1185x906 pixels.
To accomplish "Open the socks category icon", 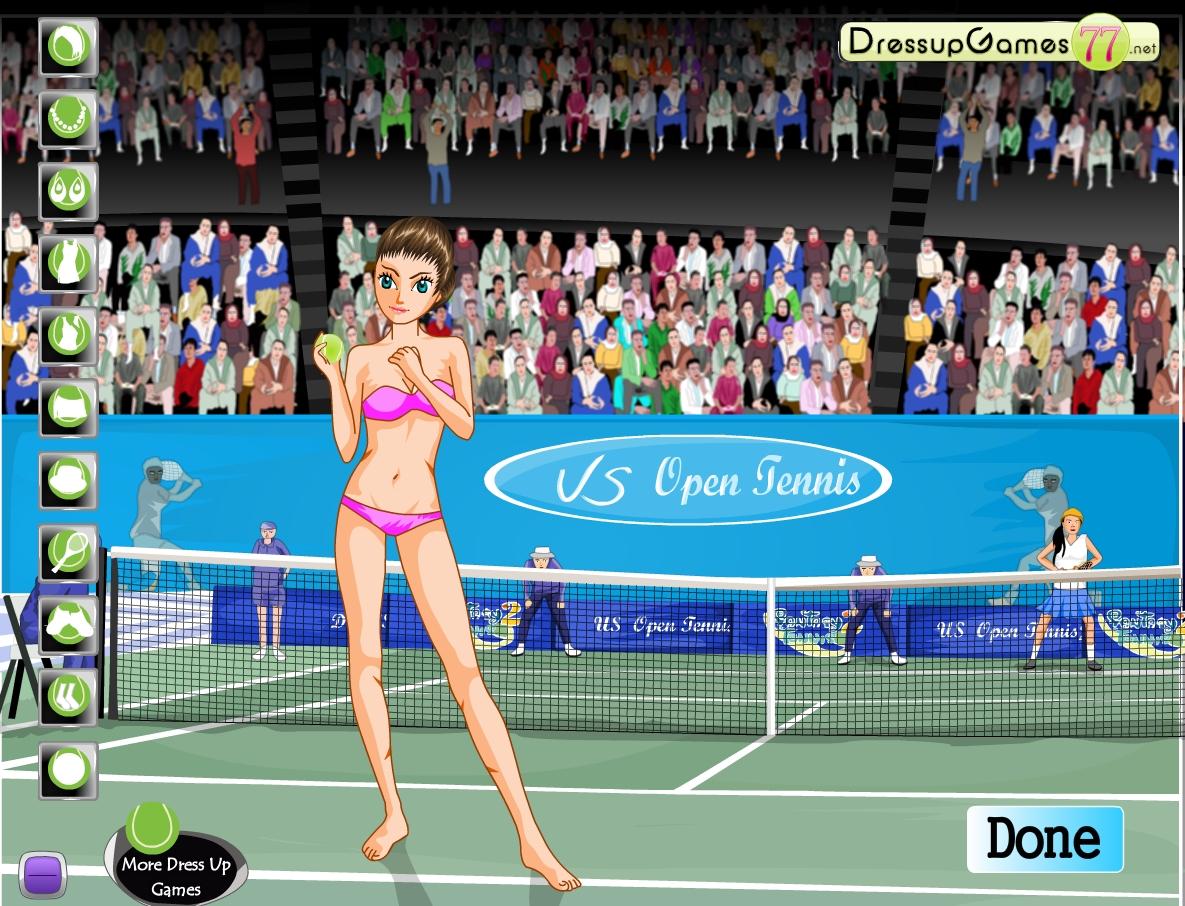I will 68,697.
